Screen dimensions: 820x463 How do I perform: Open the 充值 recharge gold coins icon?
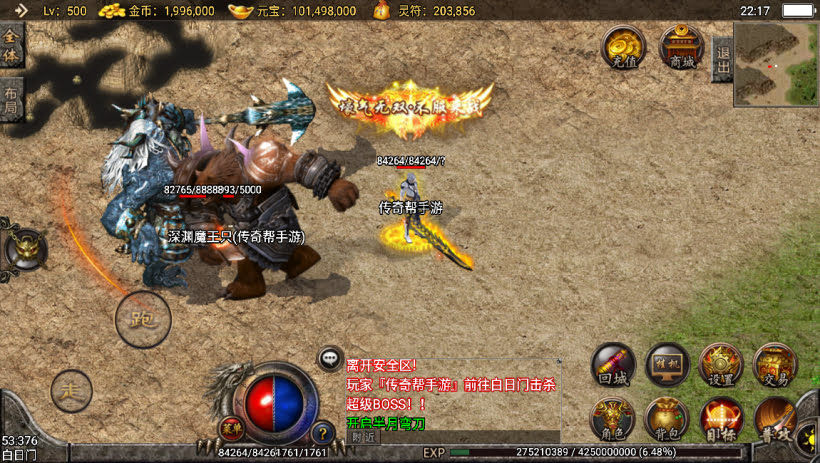tap(622, 46)
